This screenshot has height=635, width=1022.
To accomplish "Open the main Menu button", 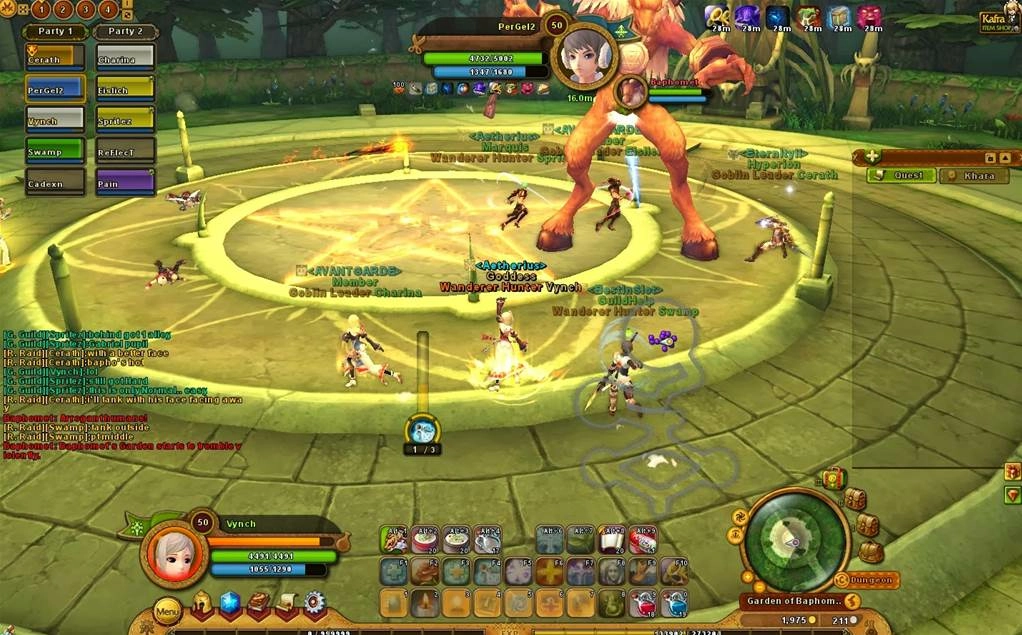I will (x=167, y=610).
